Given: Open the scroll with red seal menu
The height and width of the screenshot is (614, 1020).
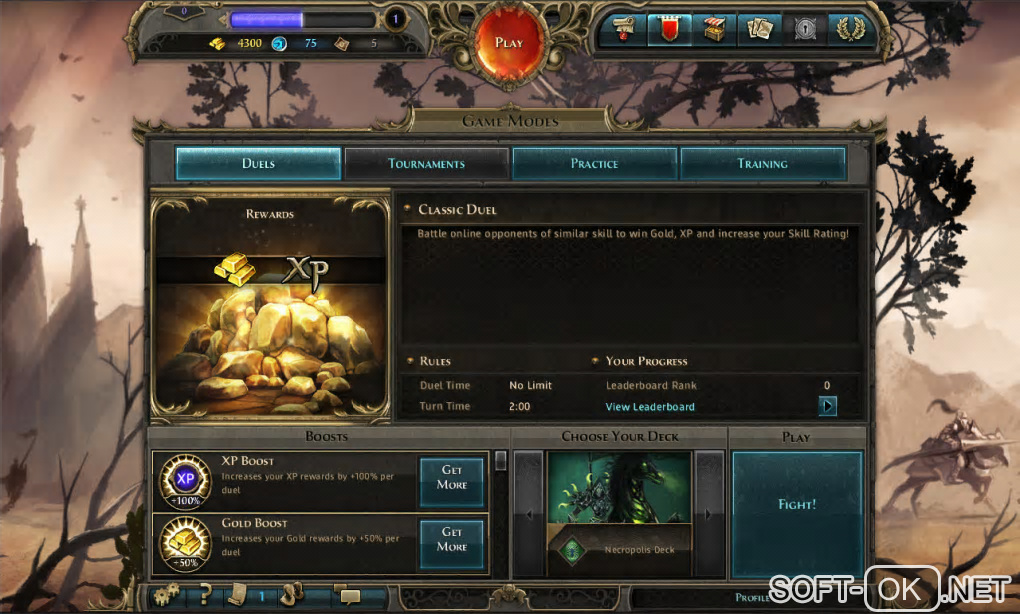Looking at the screenshot, I should coord(622,30).
